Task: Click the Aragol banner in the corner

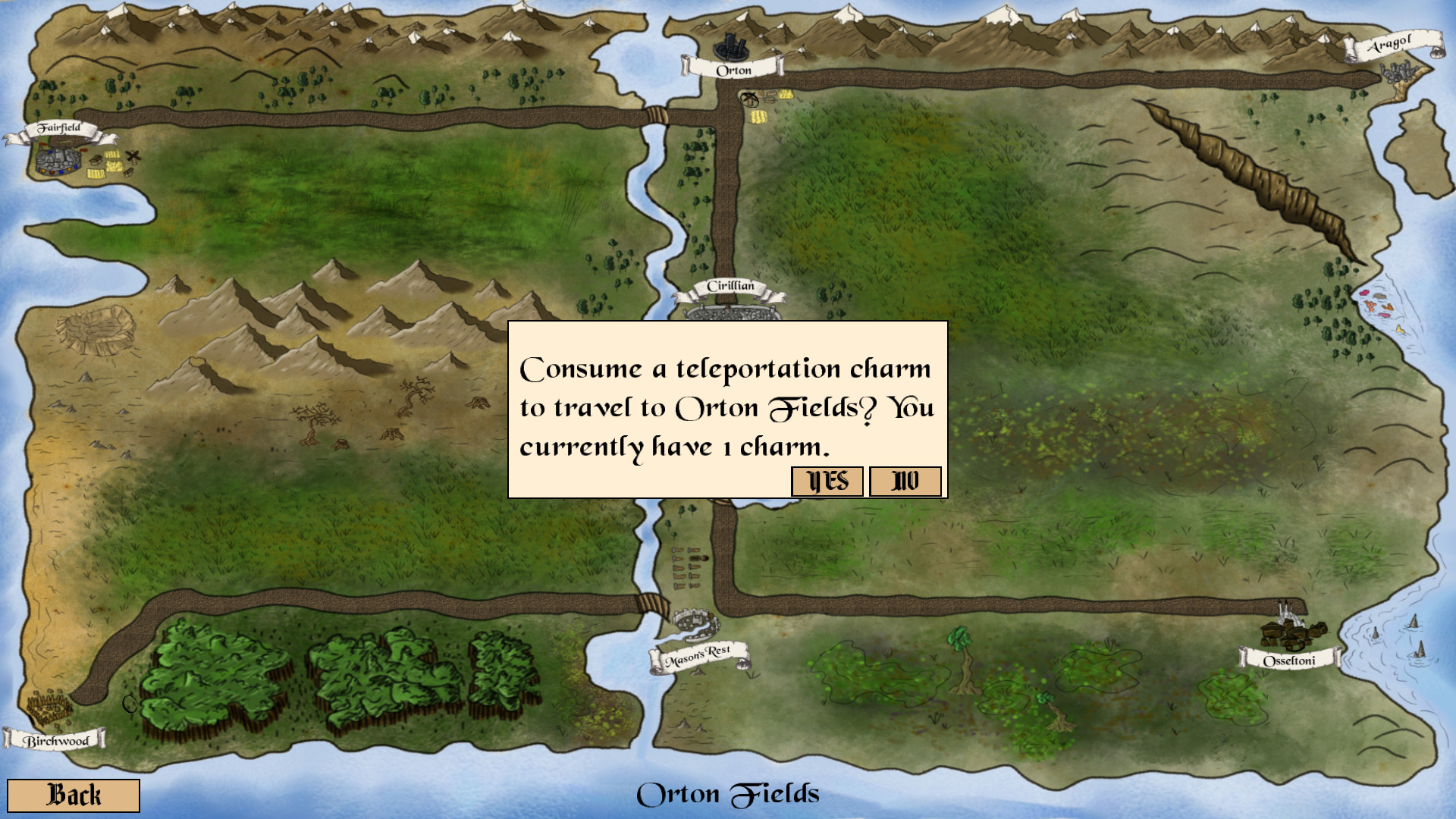Action: click(1392, 45)
